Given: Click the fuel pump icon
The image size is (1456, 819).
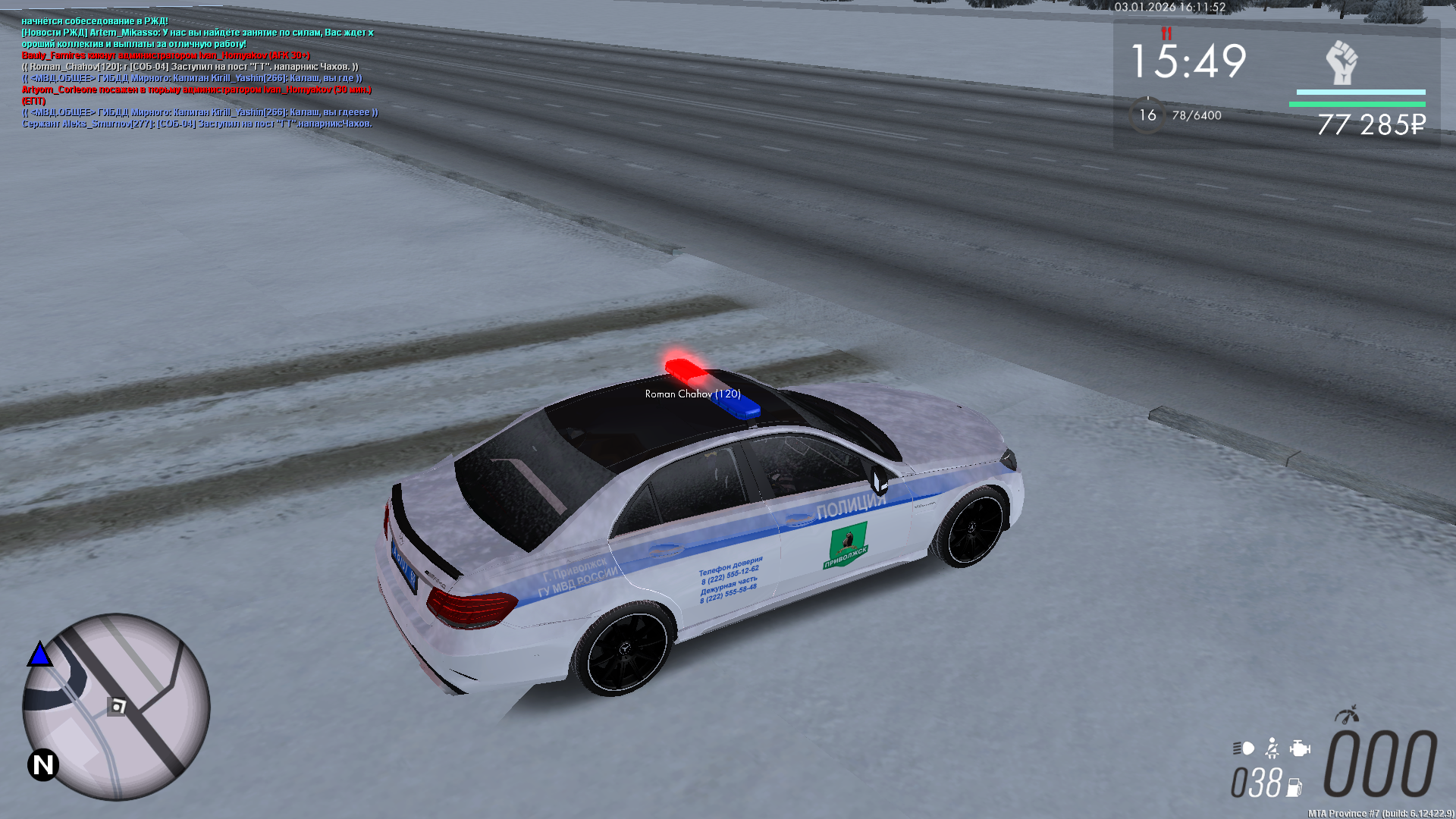Looking at the screenshot, I should [x=1294, y=788].
